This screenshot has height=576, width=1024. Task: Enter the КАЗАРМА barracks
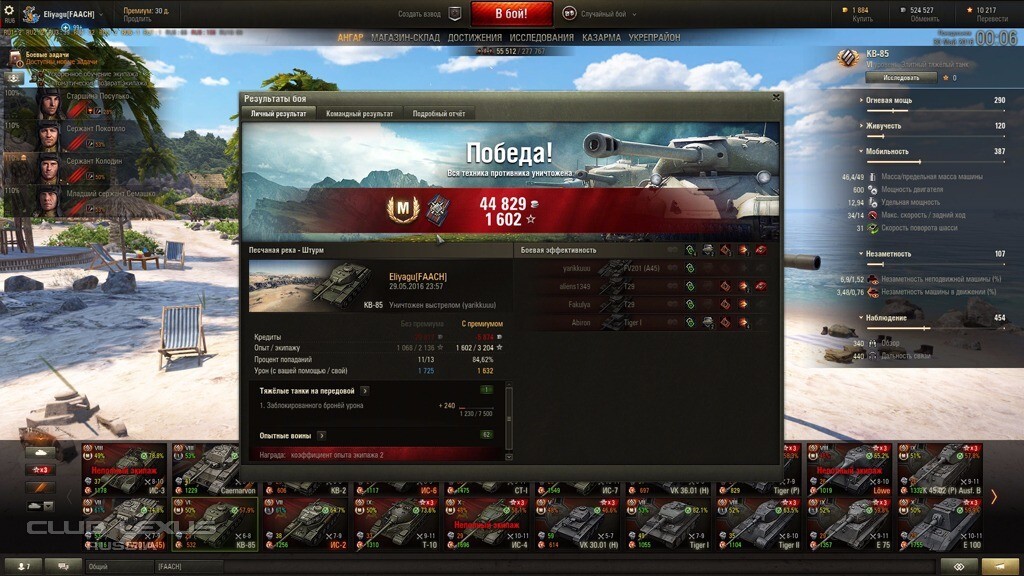pos(601,37)
